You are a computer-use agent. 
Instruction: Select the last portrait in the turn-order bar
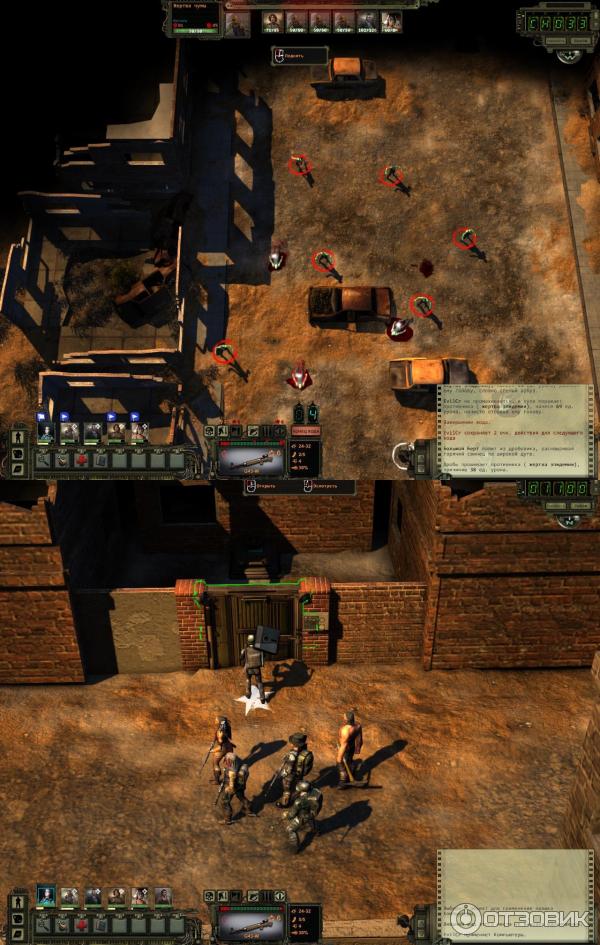tap(392, 21)
